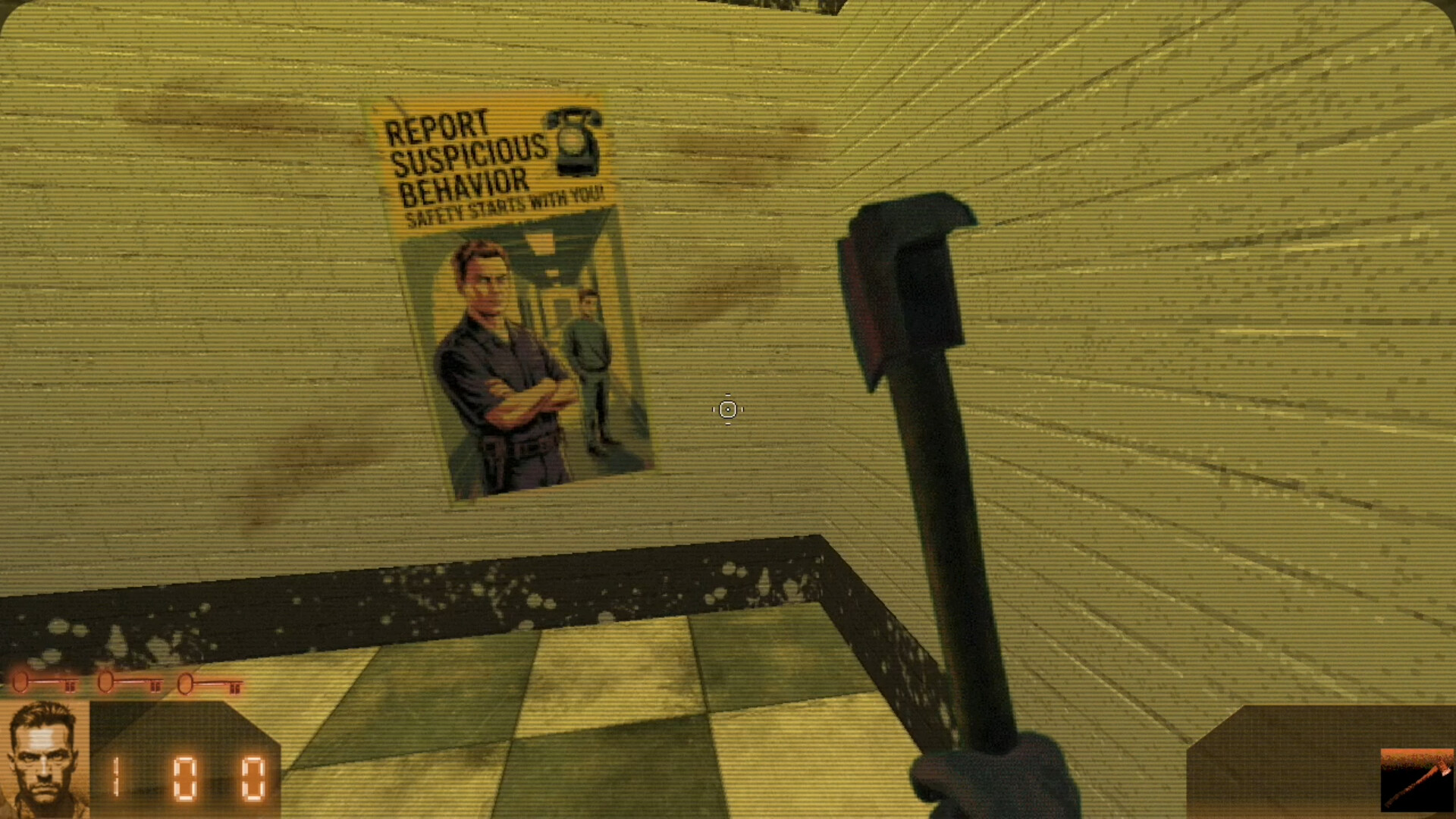
Task: Click the crosshair at screen center
Action: [727, 409]
